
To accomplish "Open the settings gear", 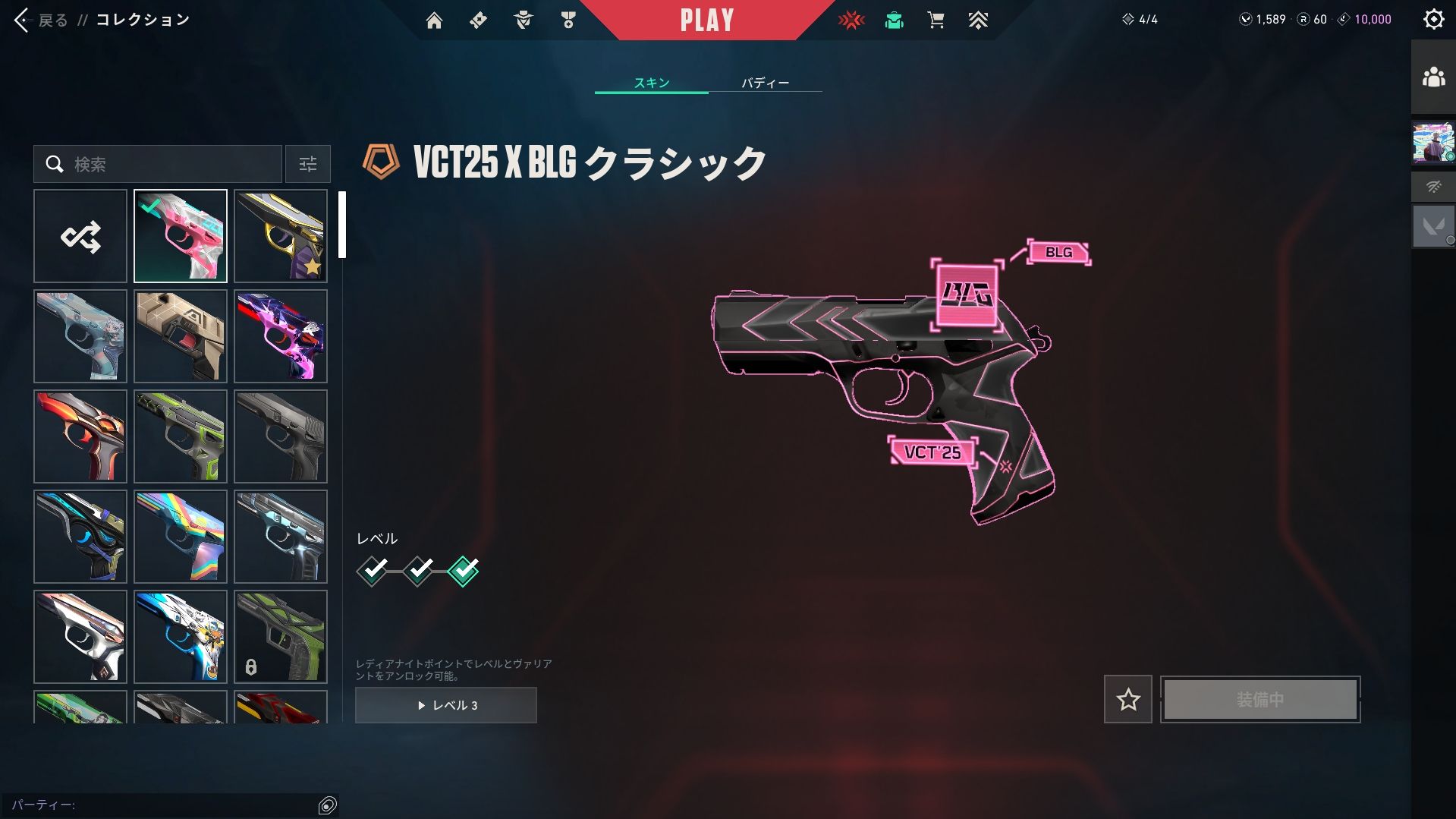I will pos(1433,19).
